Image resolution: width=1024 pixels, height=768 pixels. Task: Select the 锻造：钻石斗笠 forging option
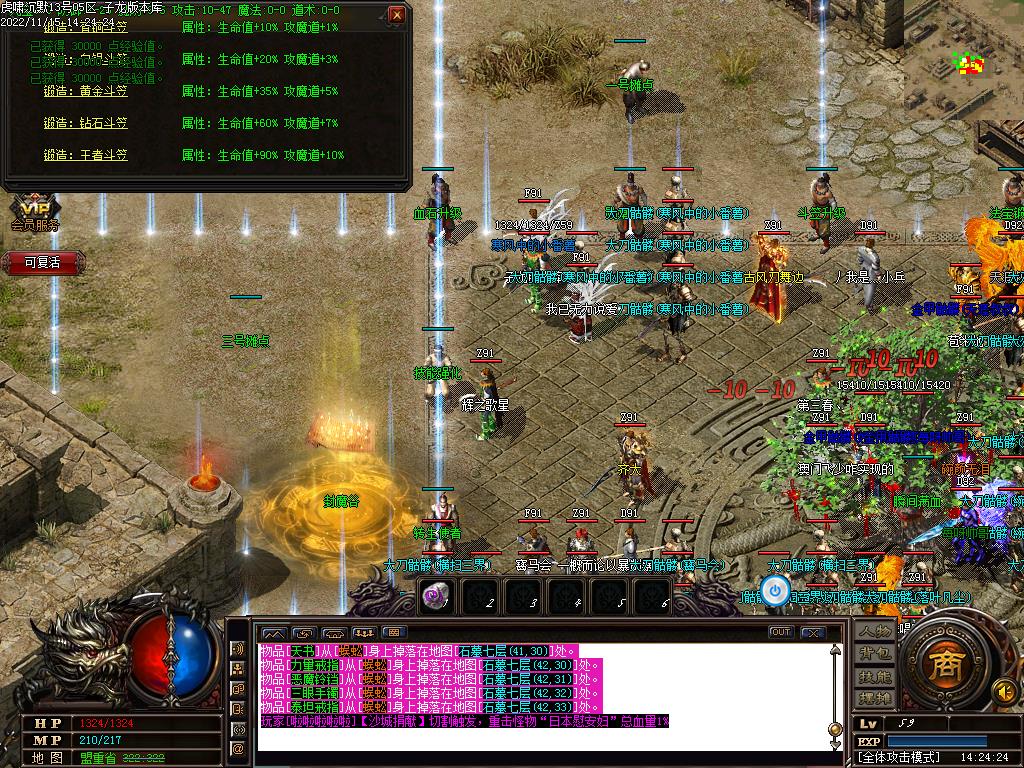[x=85, y=123]
